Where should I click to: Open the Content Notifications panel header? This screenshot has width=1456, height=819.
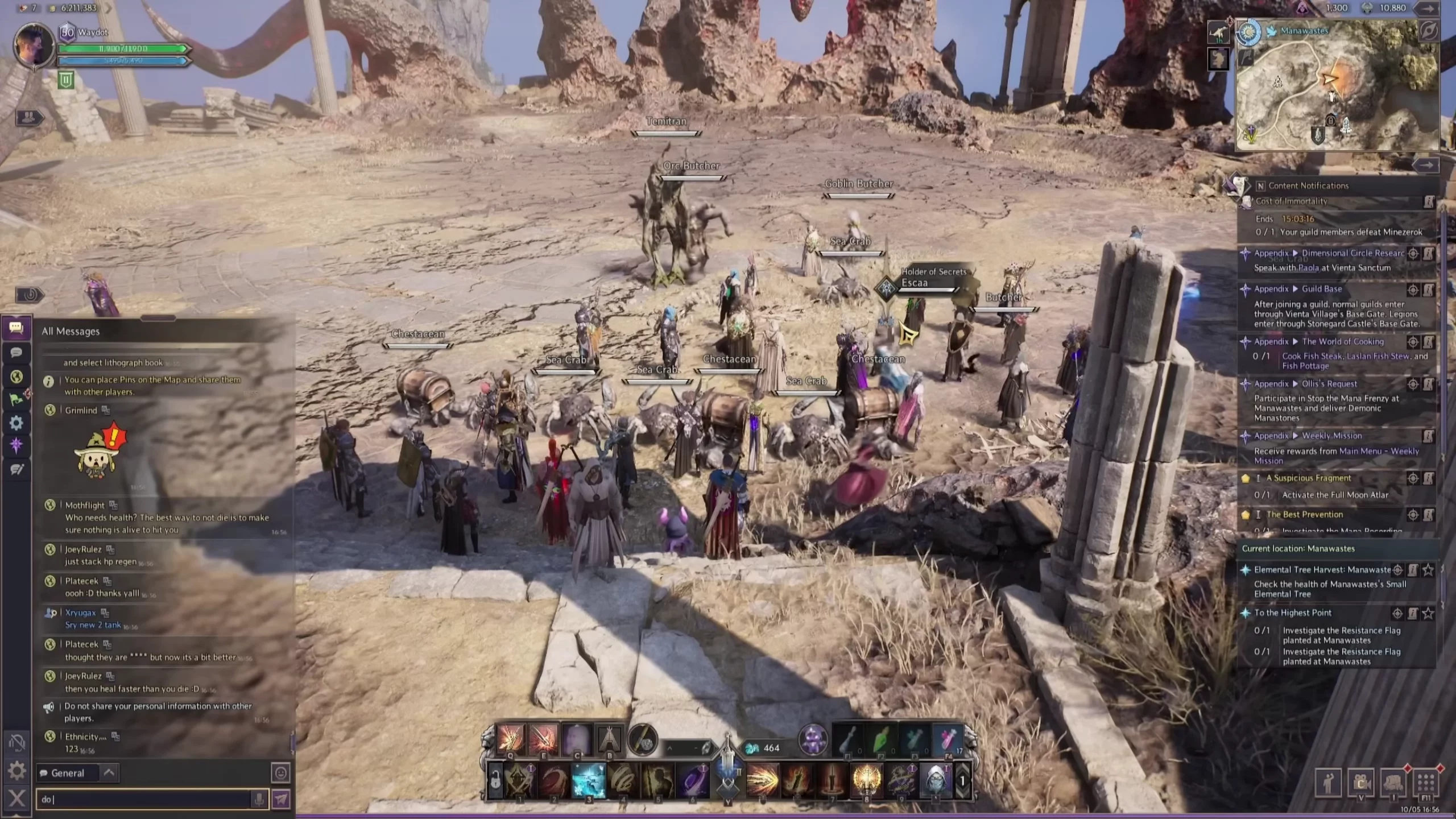(1308, 185)
